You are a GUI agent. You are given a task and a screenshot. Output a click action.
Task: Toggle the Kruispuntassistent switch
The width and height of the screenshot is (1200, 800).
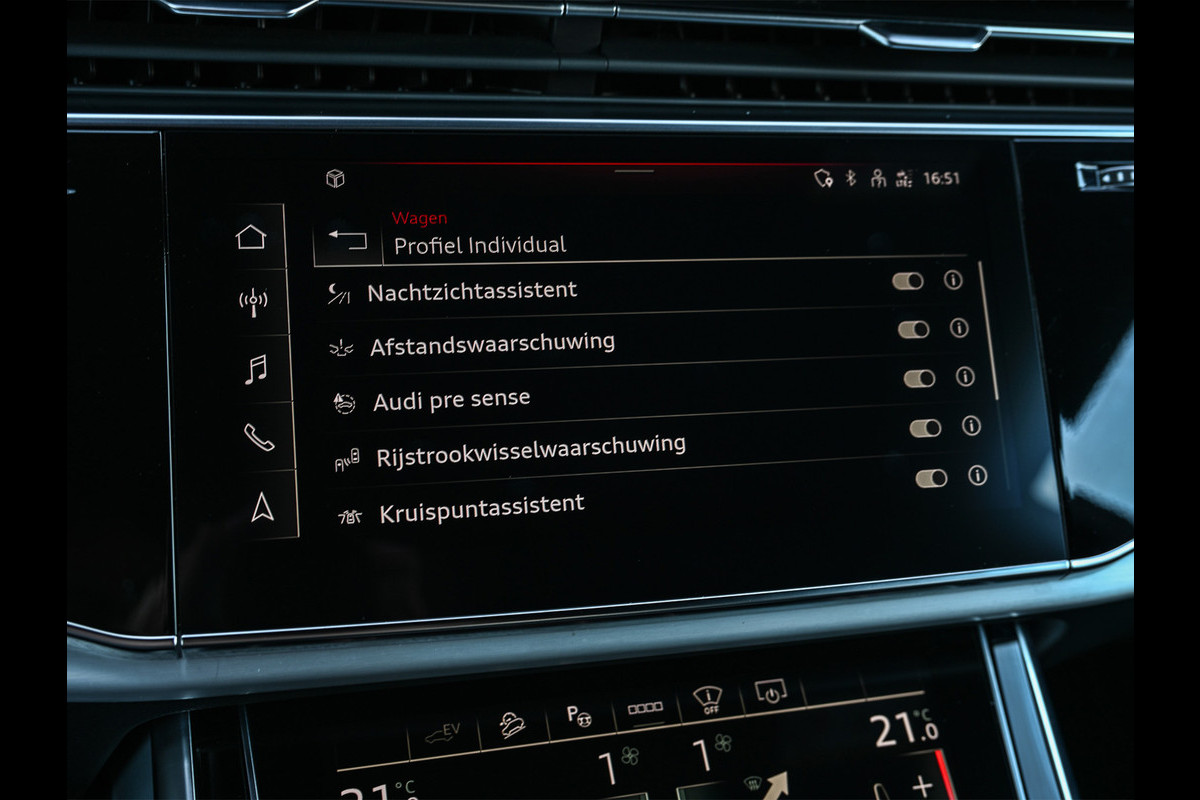tap(932, 478)
